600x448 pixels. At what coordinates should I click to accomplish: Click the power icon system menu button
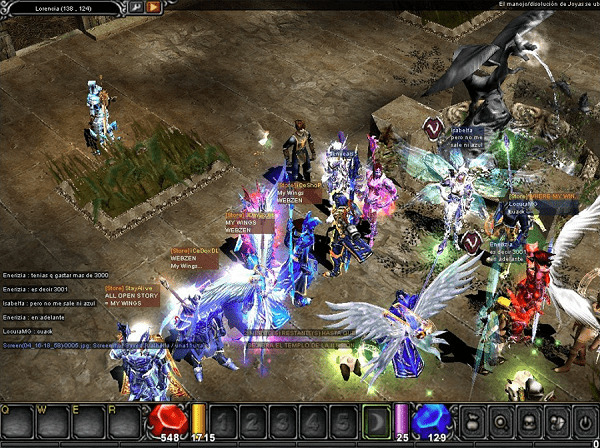[583, 421]
